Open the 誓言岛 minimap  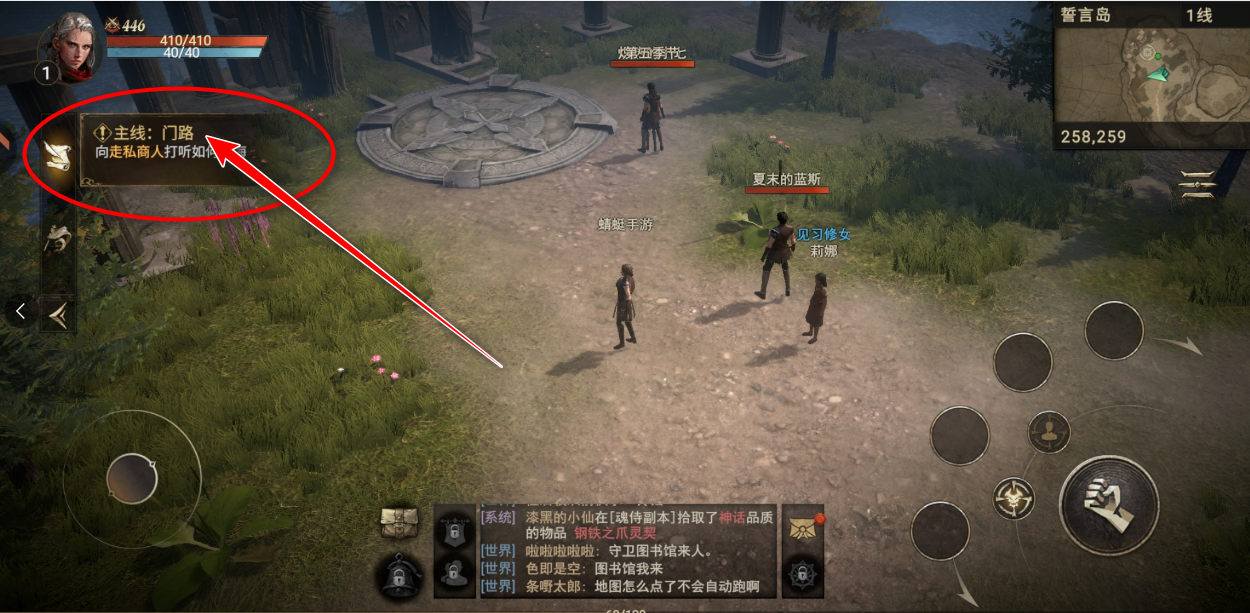point(1150,75)
